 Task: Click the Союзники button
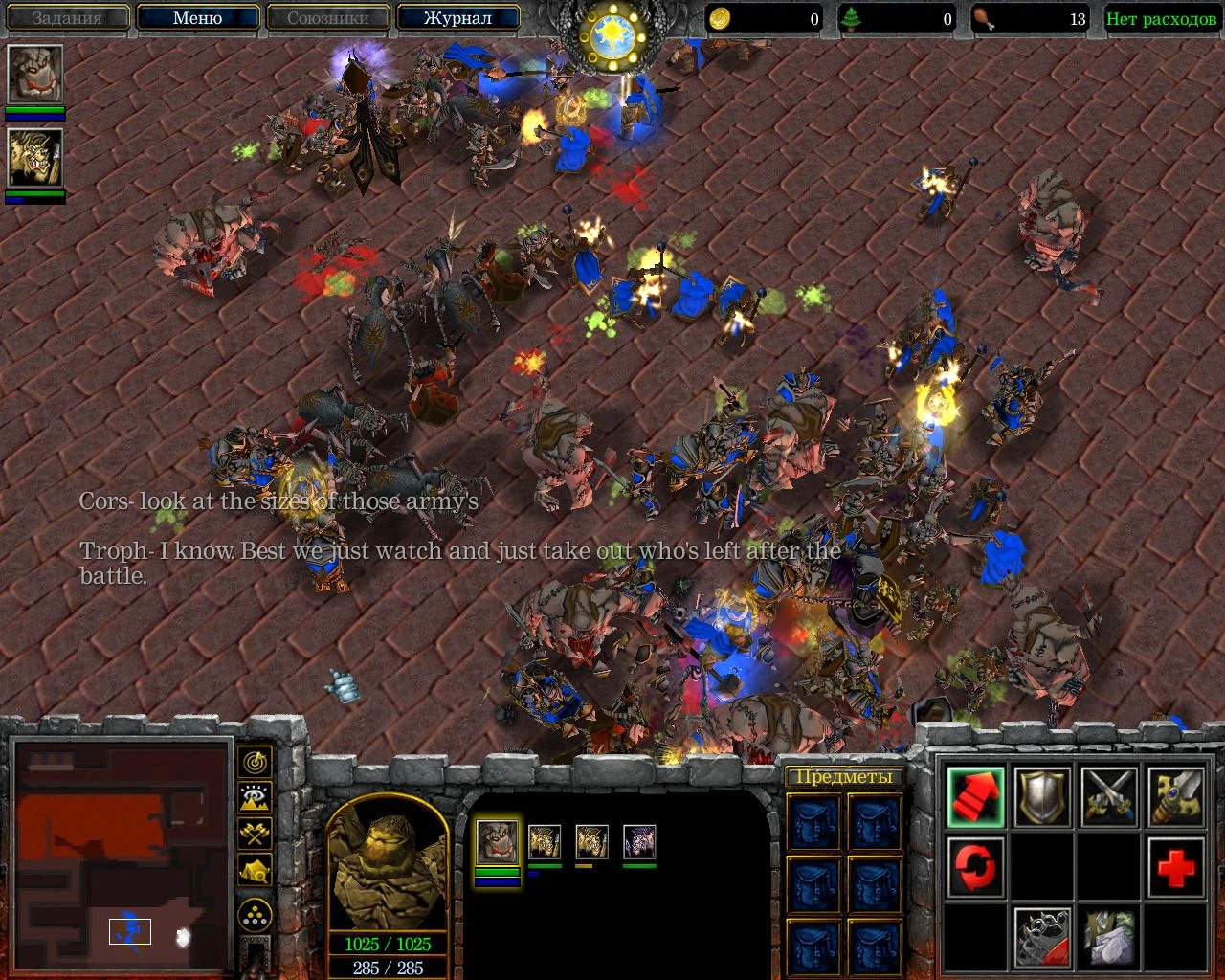pos(329,17)
